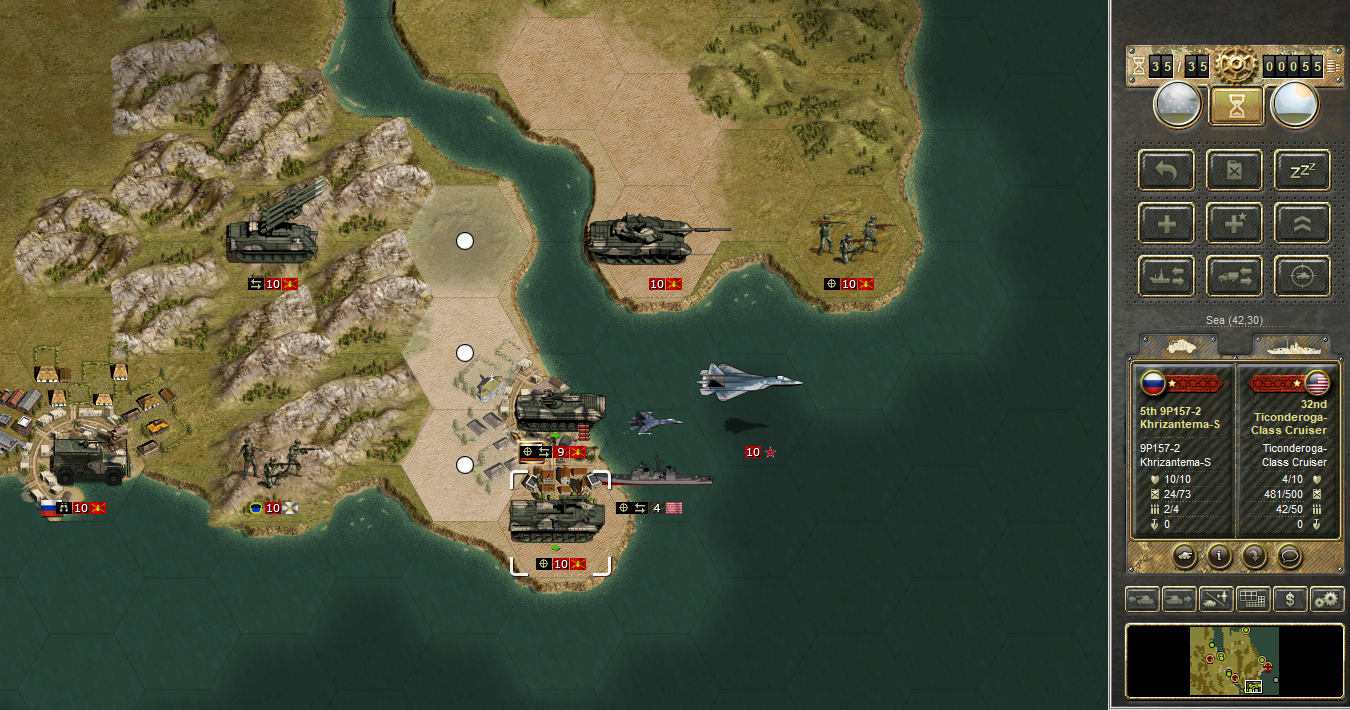Toggle naval transport with the ship-arrows button
This screenshot has height=710, width=1350.
1167,277
